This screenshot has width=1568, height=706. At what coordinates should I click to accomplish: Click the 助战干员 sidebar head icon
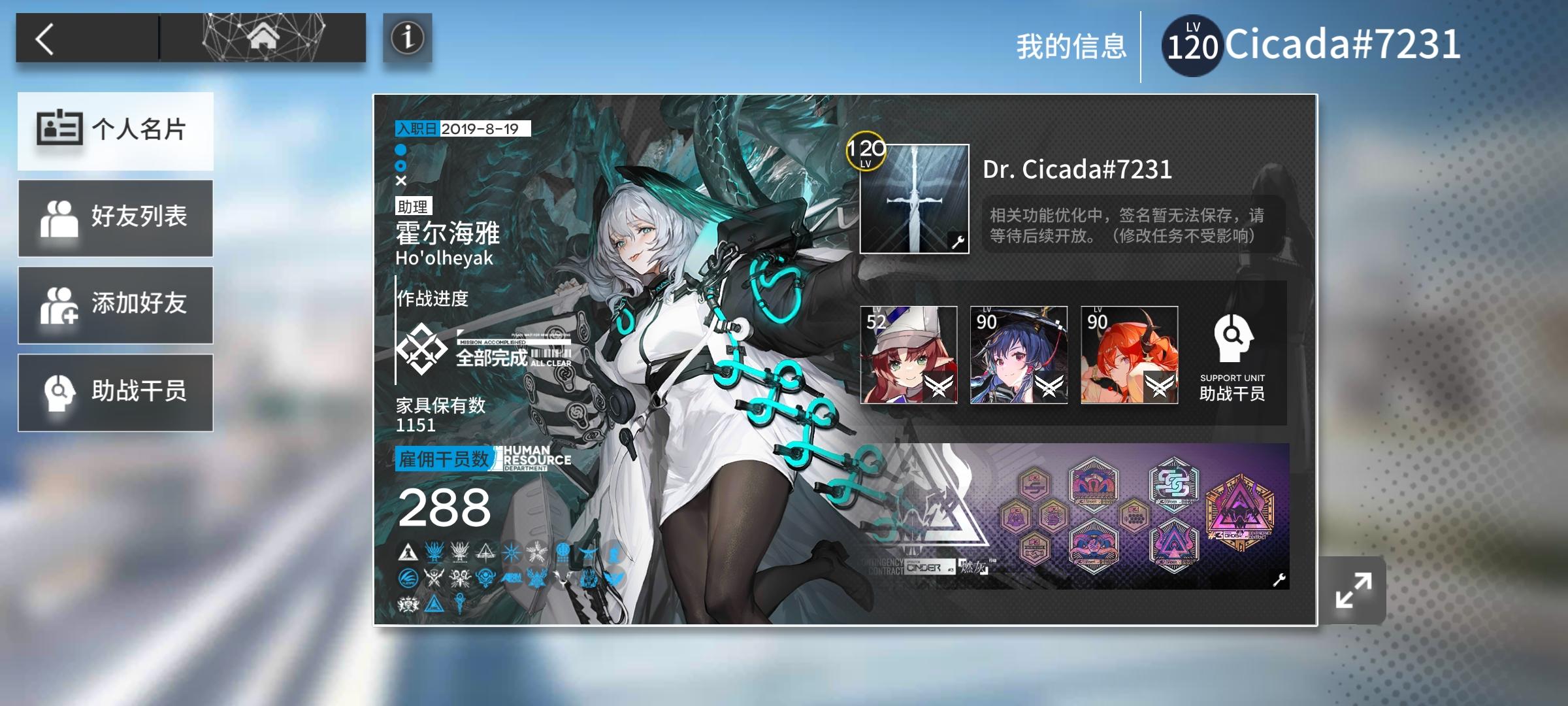point(59,392)
